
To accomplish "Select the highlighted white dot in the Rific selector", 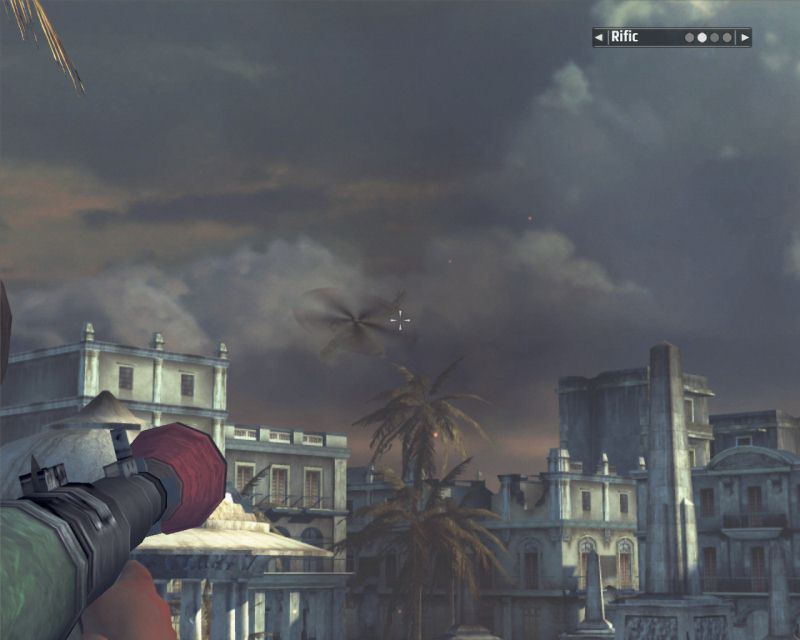I will tap(702, 37).
